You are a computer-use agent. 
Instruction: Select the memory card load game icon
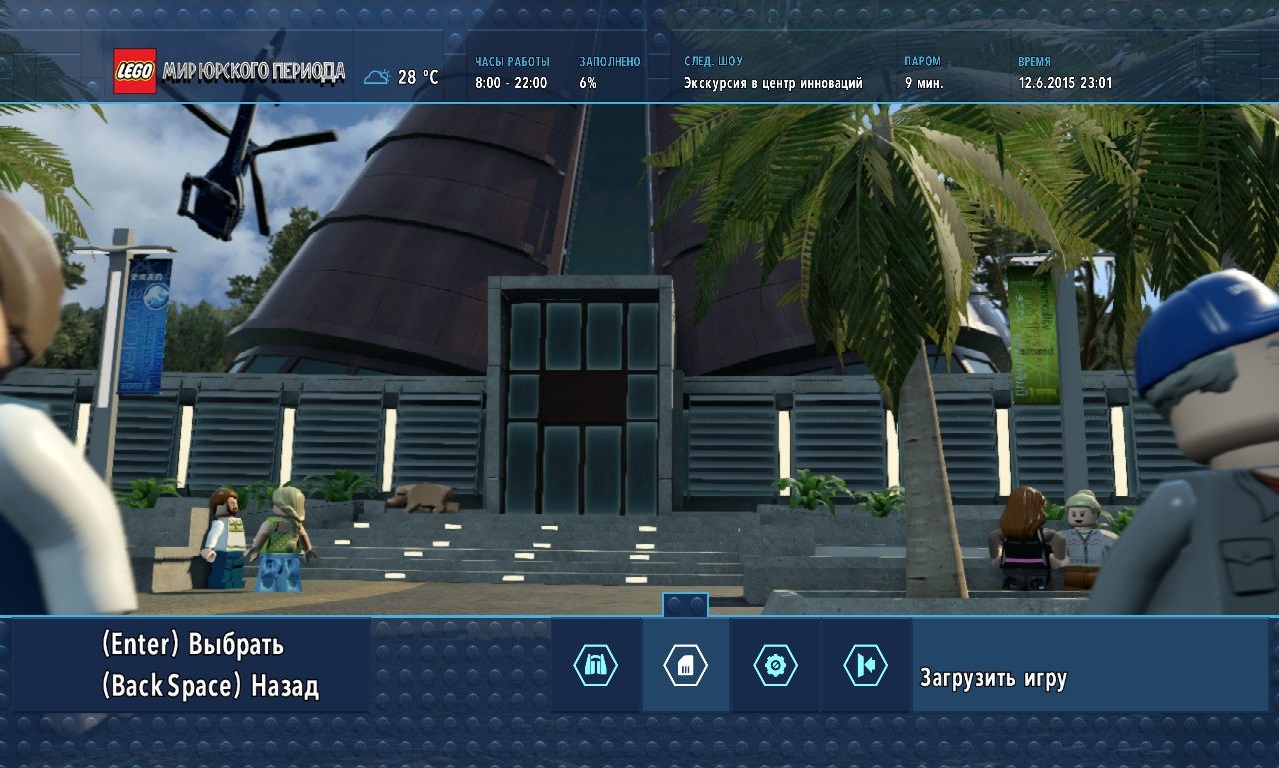click(685, 666)
